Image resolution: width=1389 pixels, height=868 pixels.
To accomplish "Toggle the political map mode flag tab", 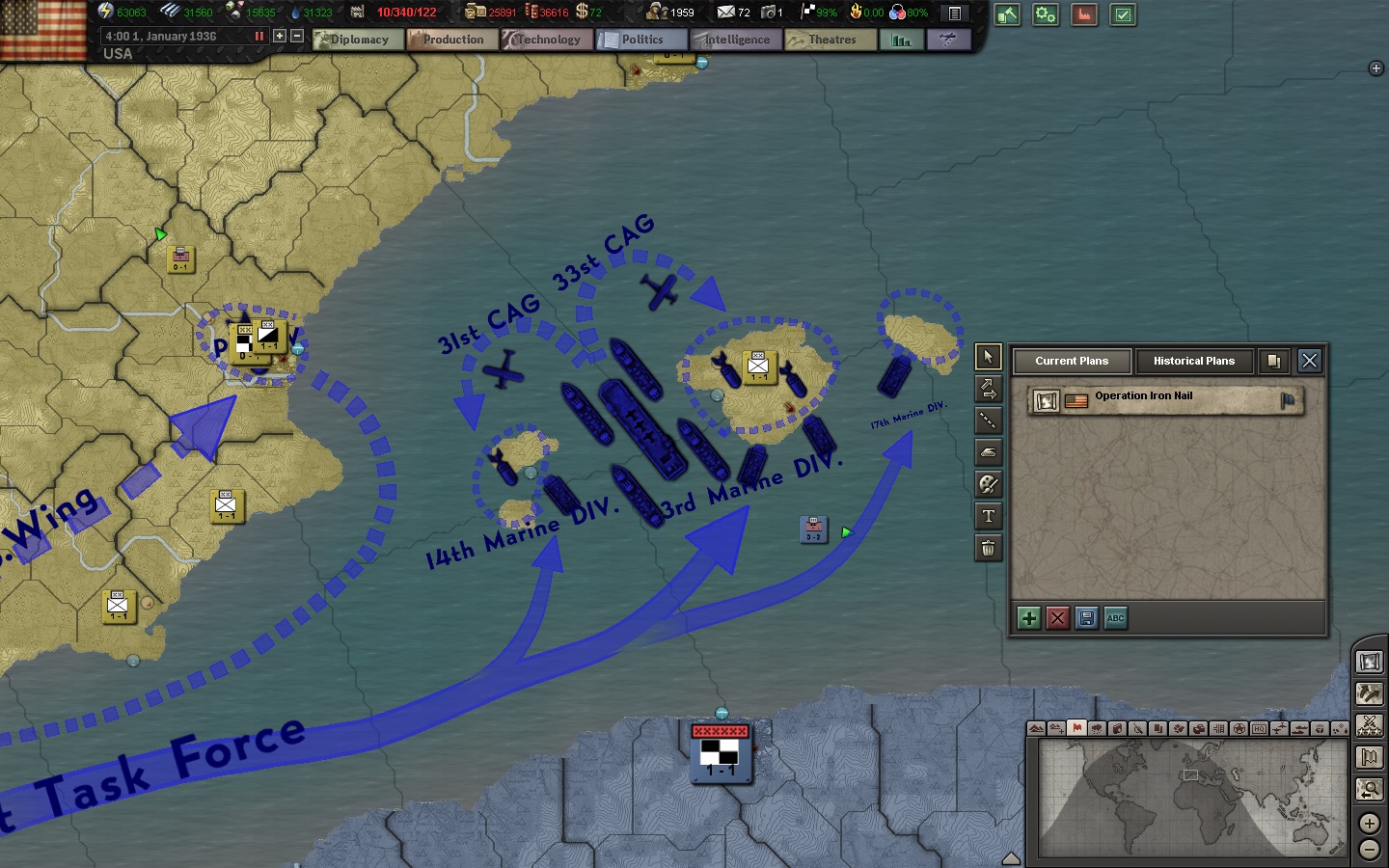I will click(1077, 728).
